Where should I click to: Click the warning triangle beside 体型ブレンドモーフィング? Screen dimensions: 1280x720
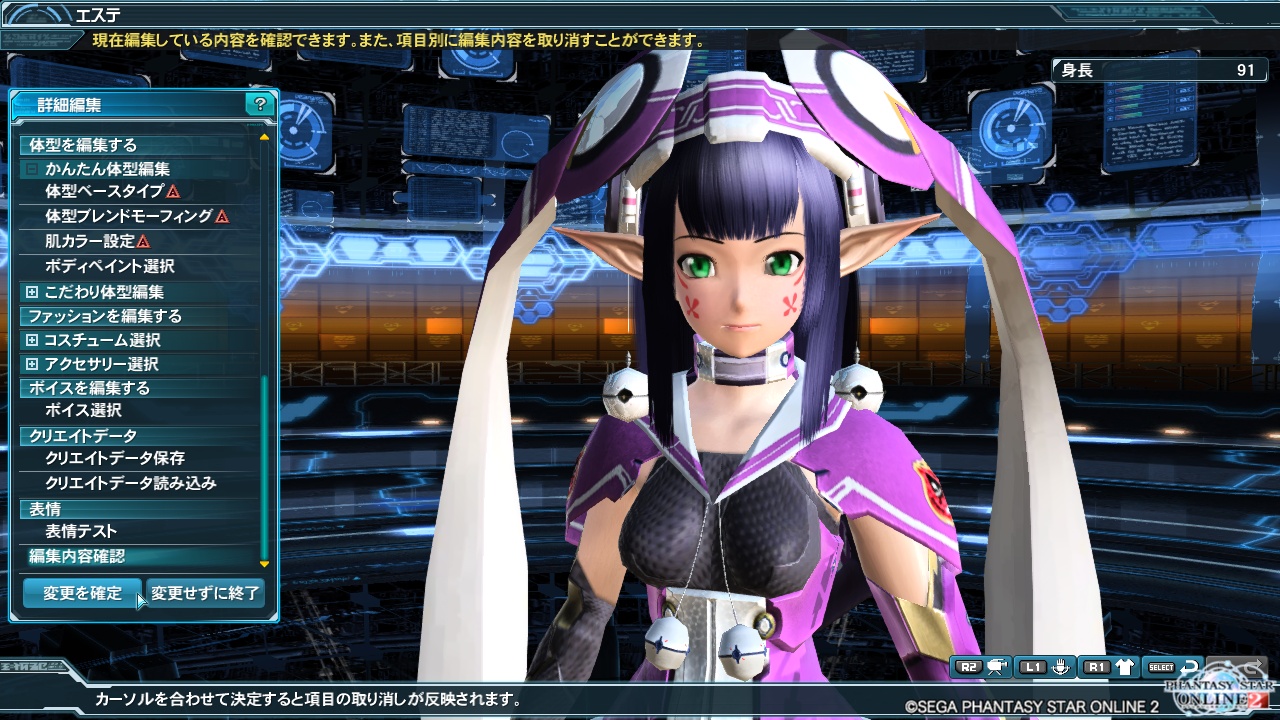(221, 217)
